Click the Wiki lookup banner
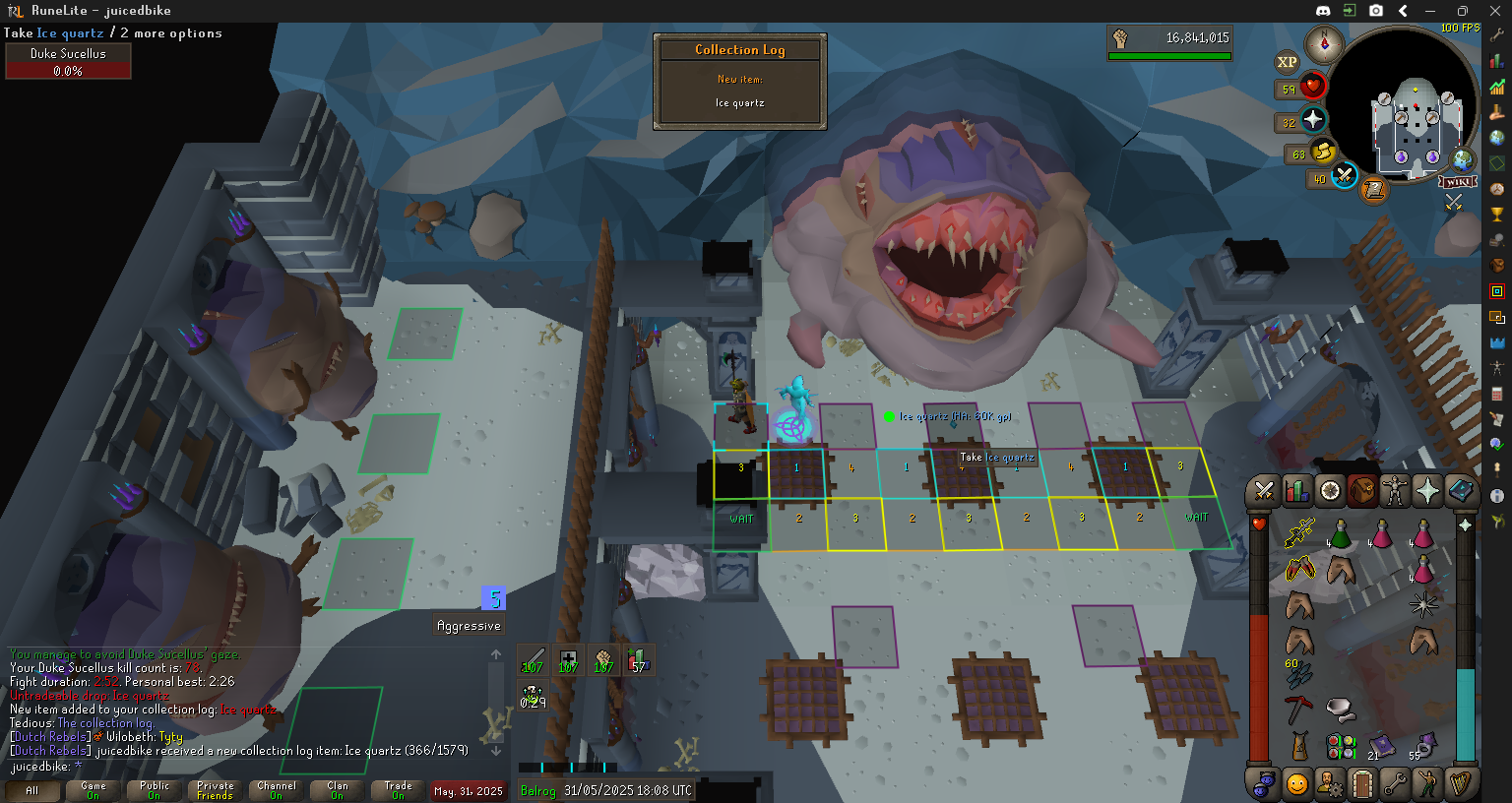The height and width of the screenshot is (803, 1512). (x=1458, y=182)
